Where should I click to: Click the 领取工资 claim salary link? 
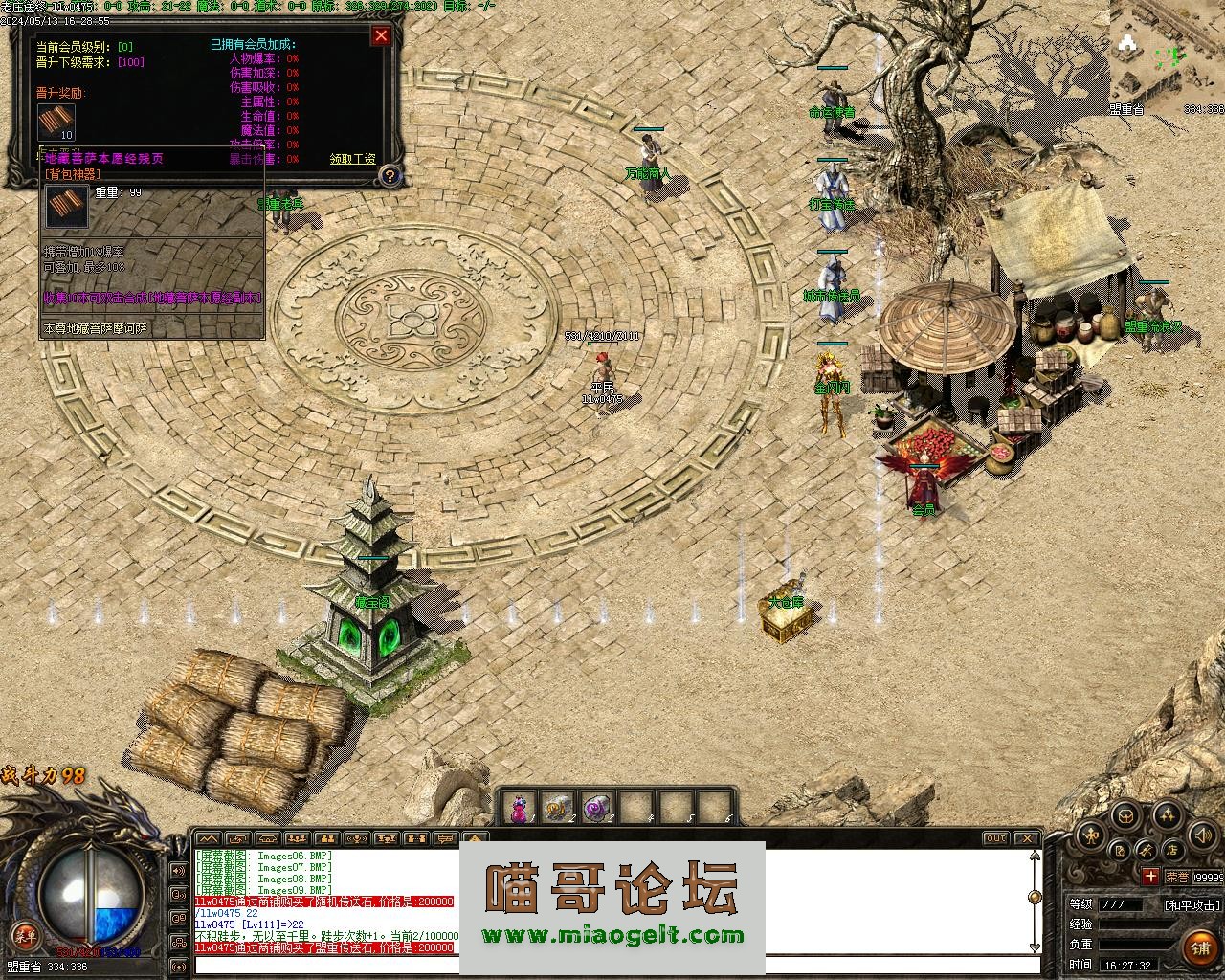pyautogui.click(x=352, y=159)
